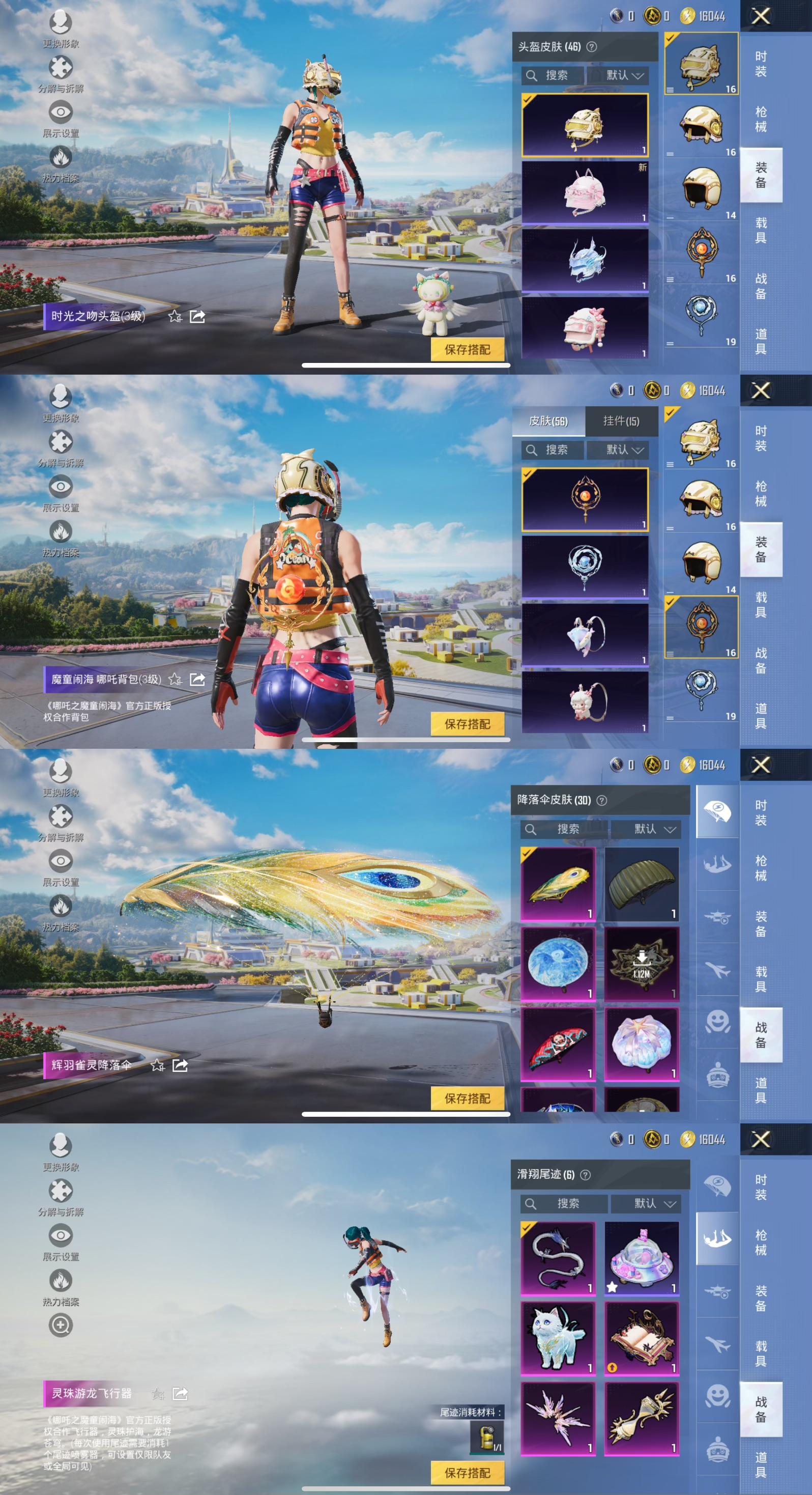Select the pink bunny helmet marked 新

pos(585,192)
